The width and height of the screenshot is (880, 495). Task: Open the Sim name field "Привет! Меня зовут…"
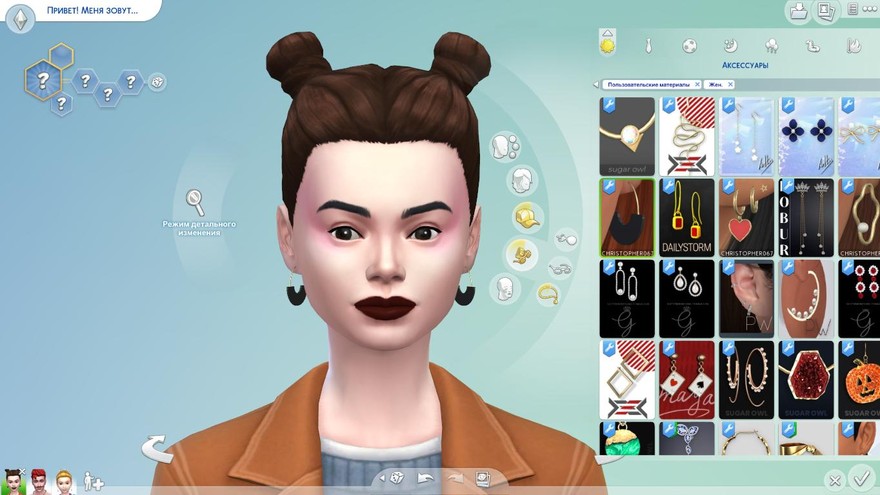point(90,11)
